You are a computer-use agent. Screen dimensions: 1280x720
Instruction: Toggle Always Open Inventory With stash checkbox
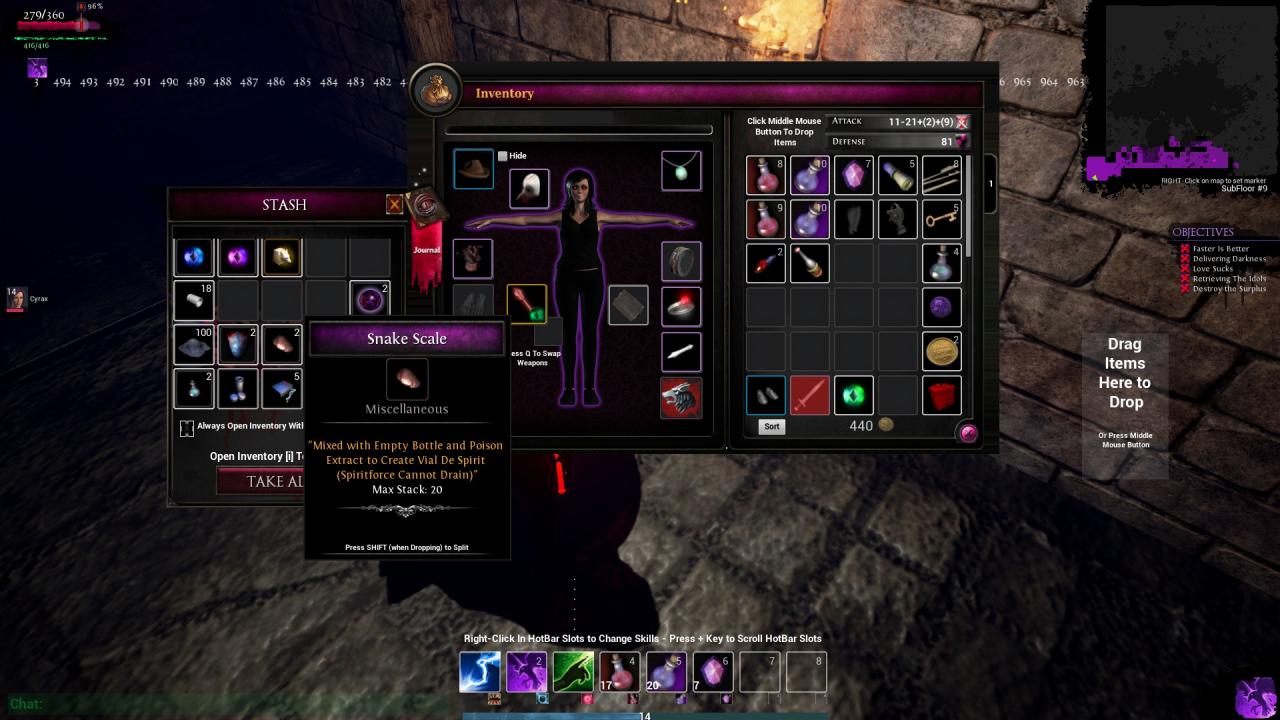pos(187,428)
